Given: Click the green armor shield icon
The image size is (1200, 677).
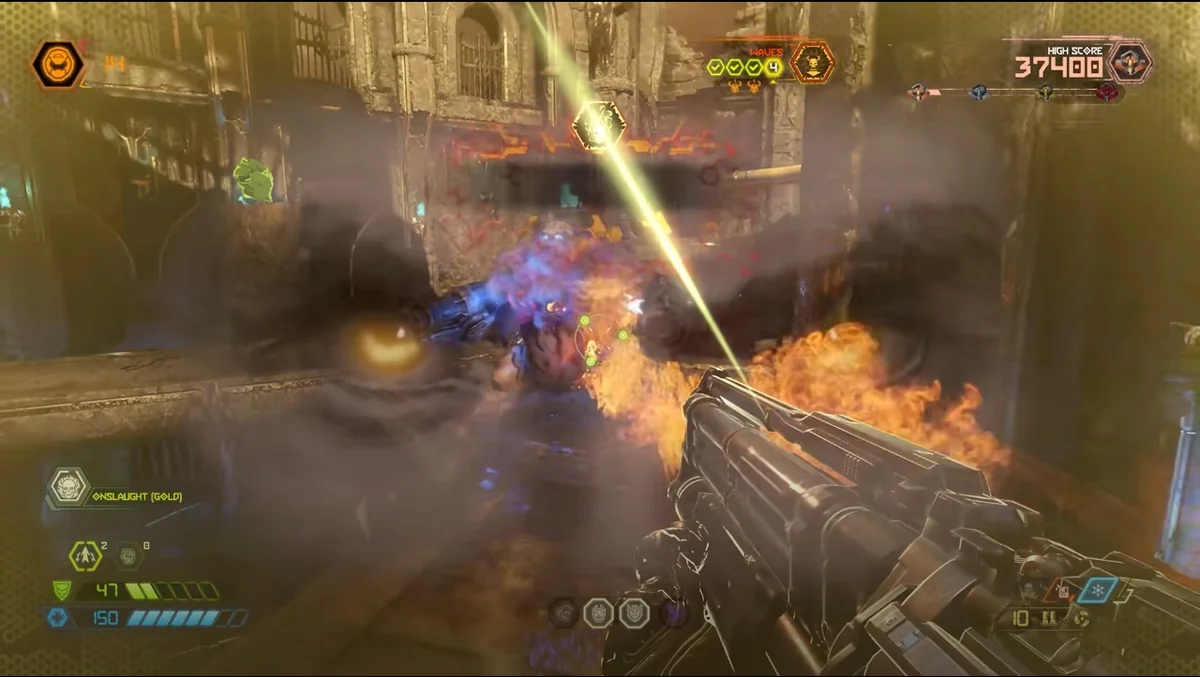Looking at the screenshot, I should (x=62, y=590).
